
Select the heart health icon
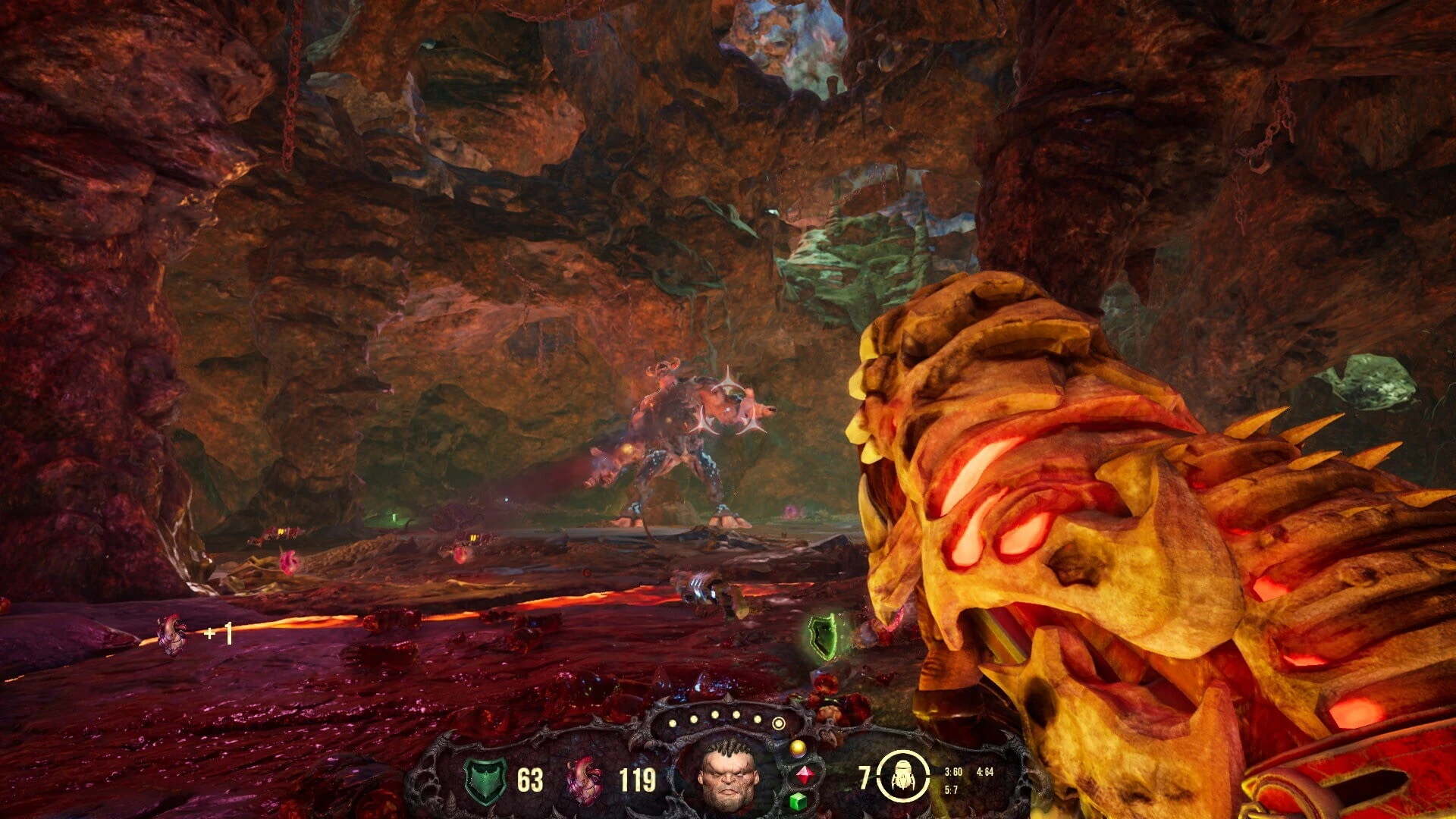point(585,780)
